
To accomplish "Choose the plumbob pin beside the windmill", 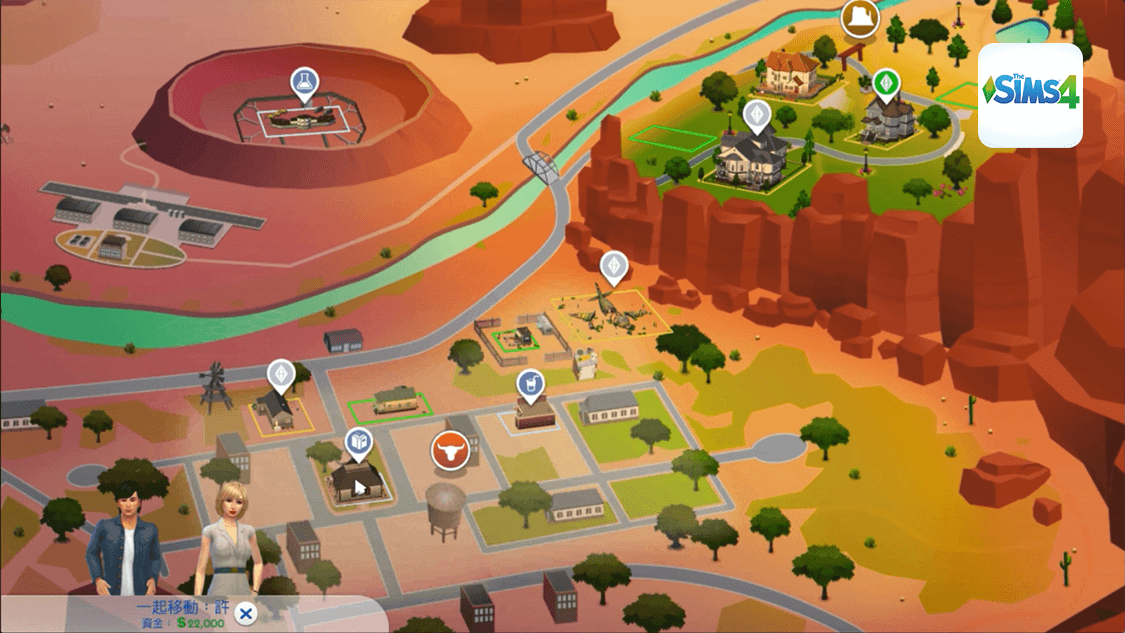I will pos(282,374).
